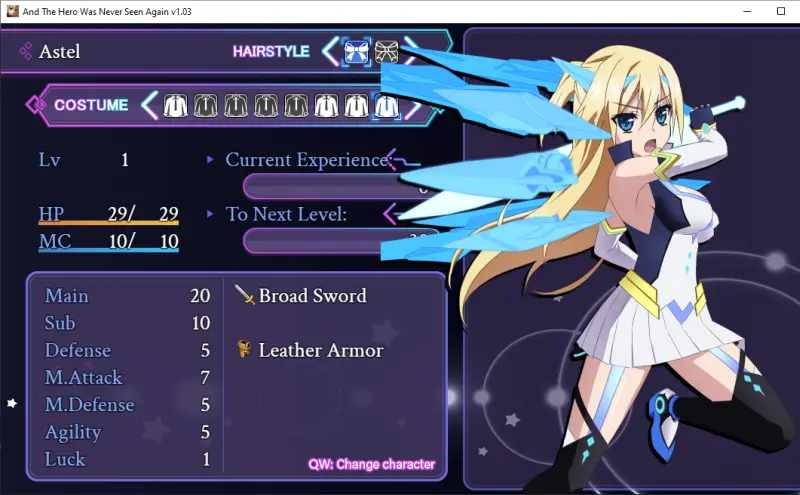The height and width of the screenshot is (495, 800).
Task: Choose the grey bow hairstyle icon
Action: 386,51
